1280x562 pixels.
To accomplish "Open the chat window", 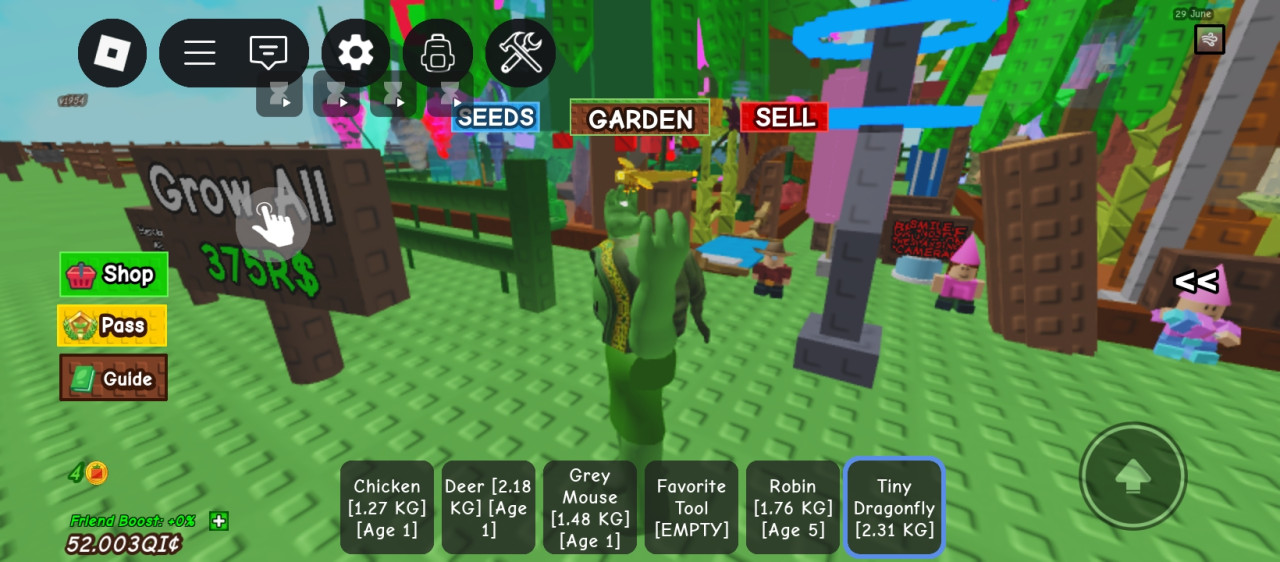I will click(268, 53).
